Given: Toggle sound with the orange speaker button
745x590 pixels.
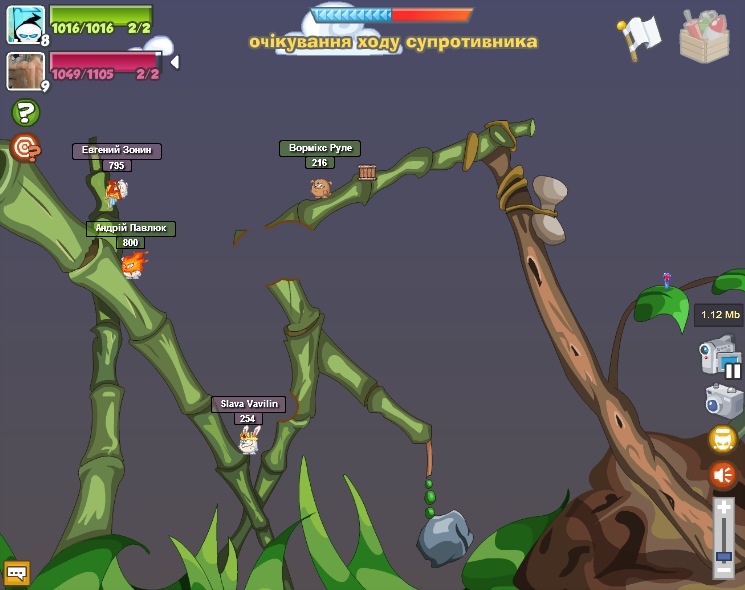Looking at the screenshot, I should pyautogui.click(x=723, y=475).
